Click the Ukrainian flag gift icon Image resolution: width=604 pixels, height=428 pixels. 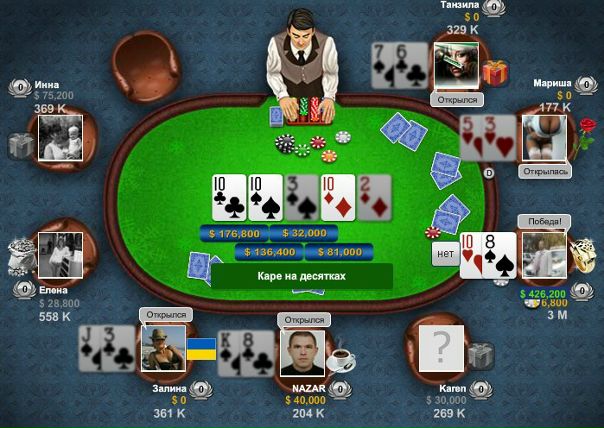click(201, 350)
